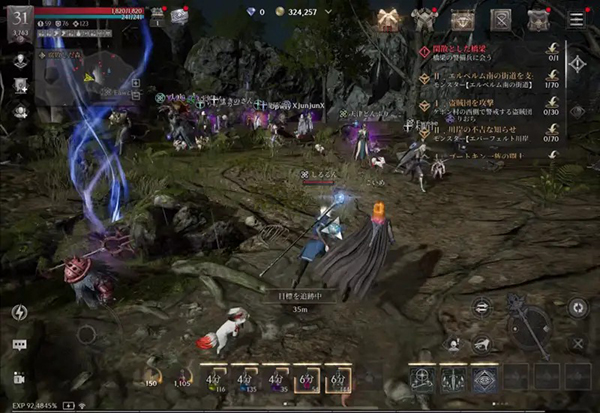Open the rune book icon in the top bar
The image size is (600, 413).
(x=500, y=18)
